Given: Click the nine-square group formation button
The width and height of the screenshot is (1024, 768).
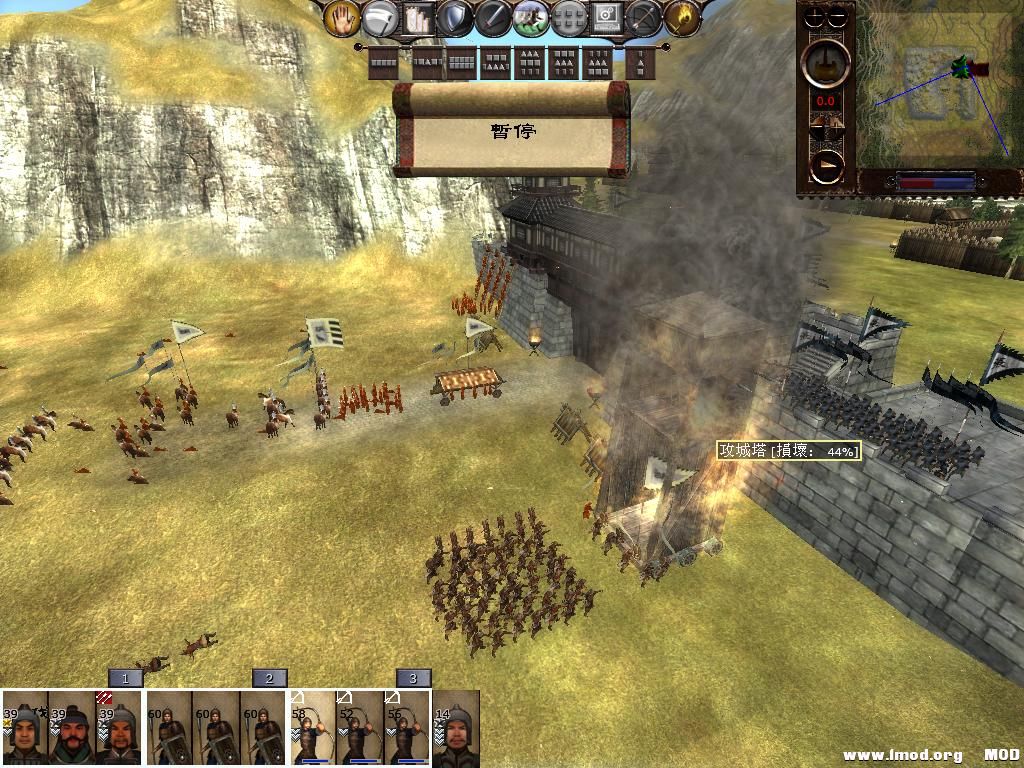Looking at the screenshot, I should tap(569, 18).
